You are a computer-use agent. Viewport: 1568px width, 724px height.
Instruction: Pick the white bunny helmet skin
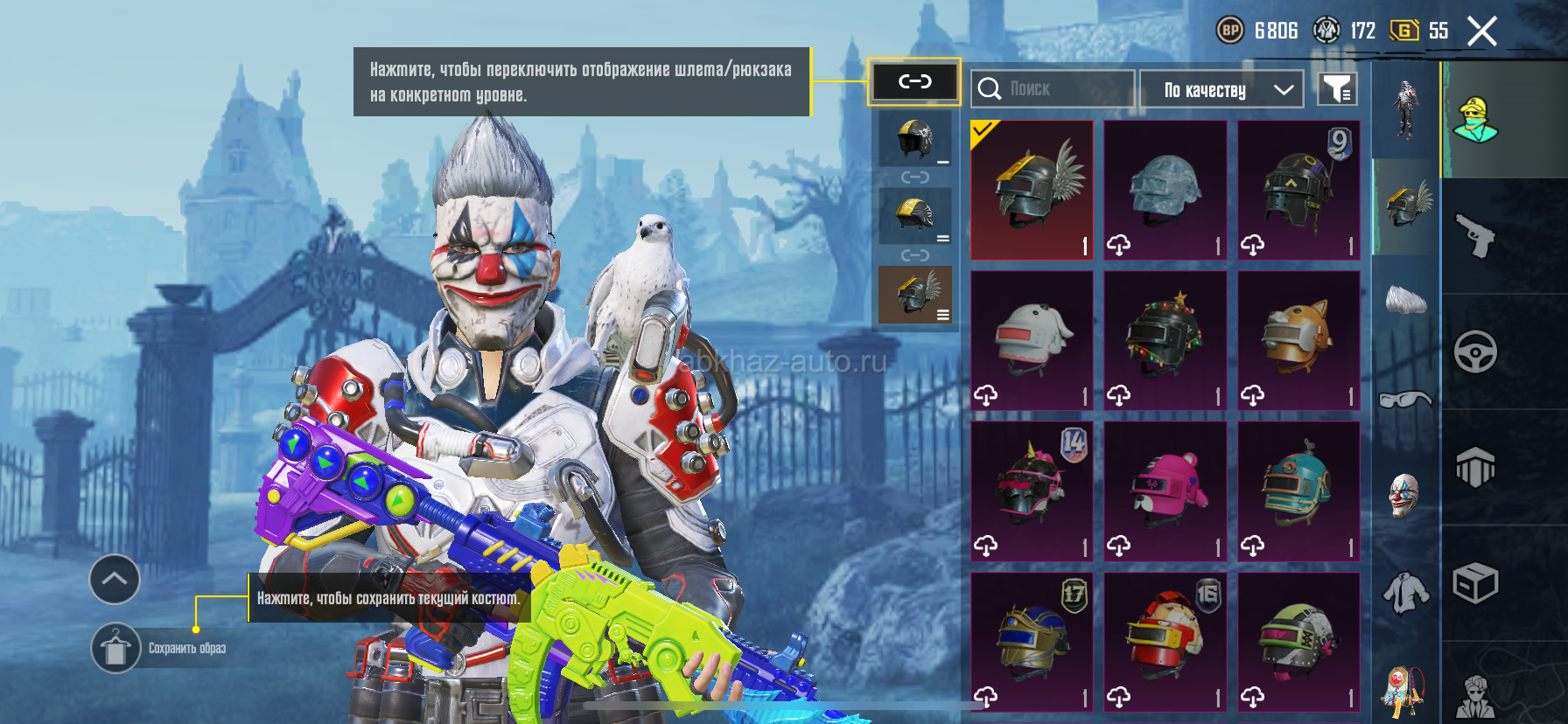(x=1032, y=340)
